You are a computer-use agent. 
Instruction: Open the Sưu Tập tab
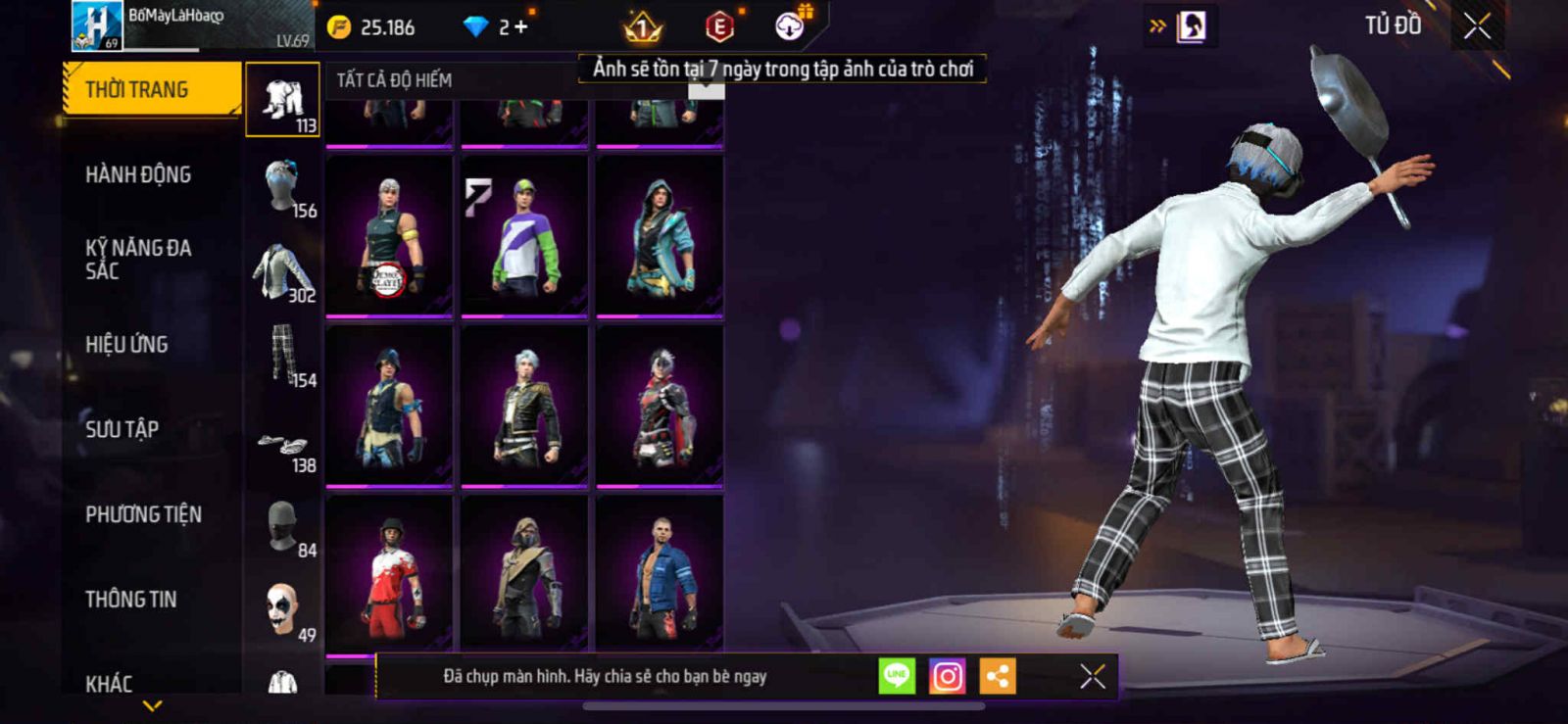coord(122,428)
